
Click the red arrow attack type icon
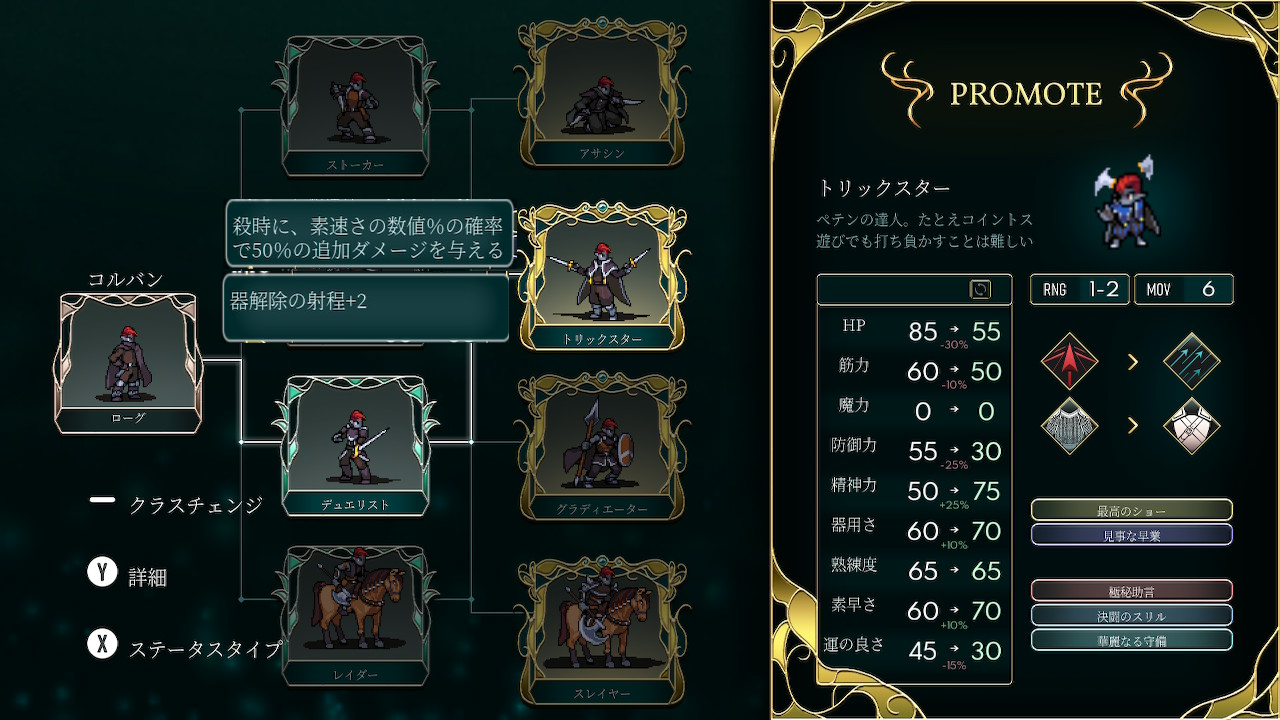point(1069,361)
